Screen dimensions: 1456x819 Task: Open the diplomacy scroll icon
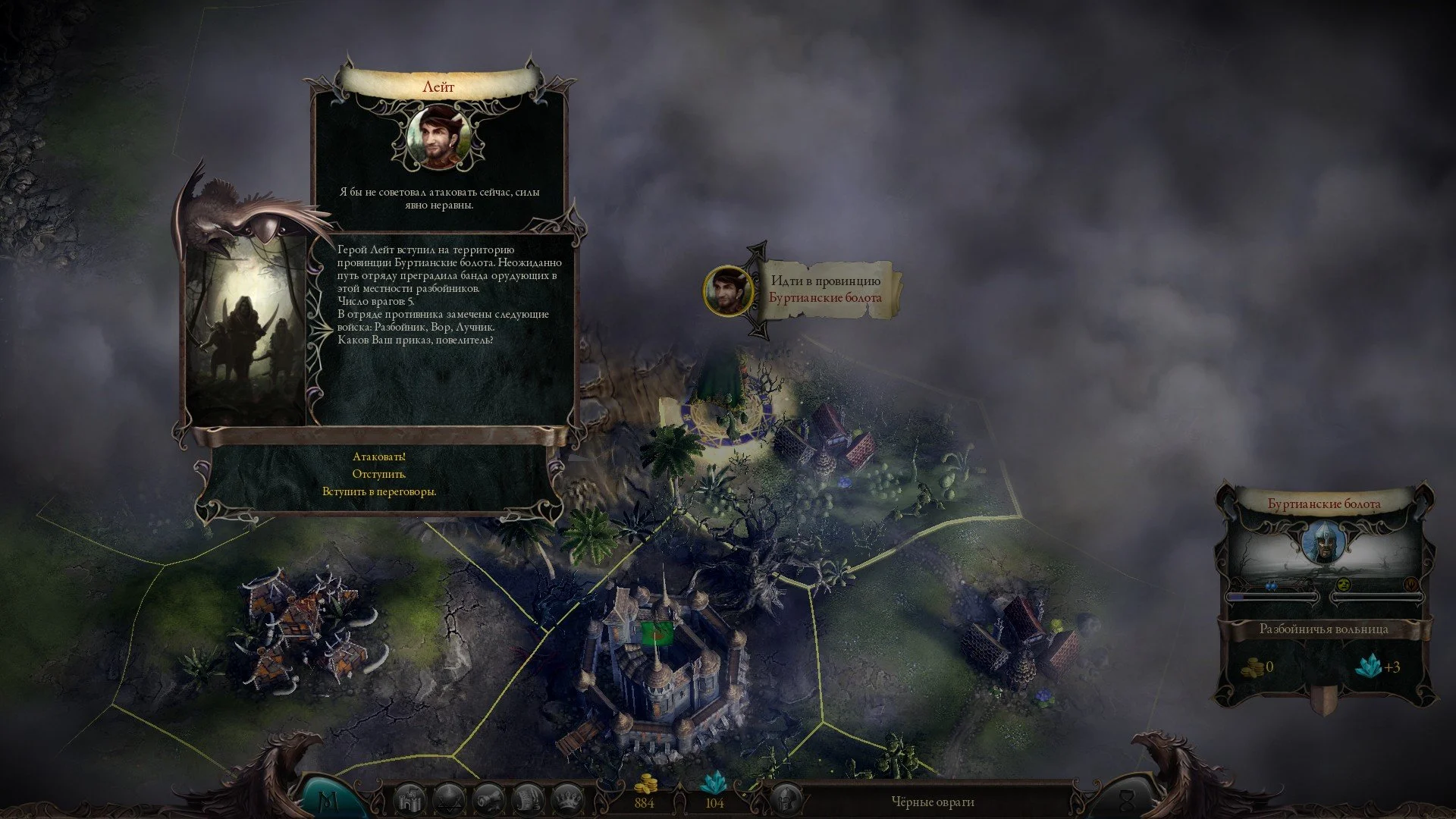click(x=528, y=798)
